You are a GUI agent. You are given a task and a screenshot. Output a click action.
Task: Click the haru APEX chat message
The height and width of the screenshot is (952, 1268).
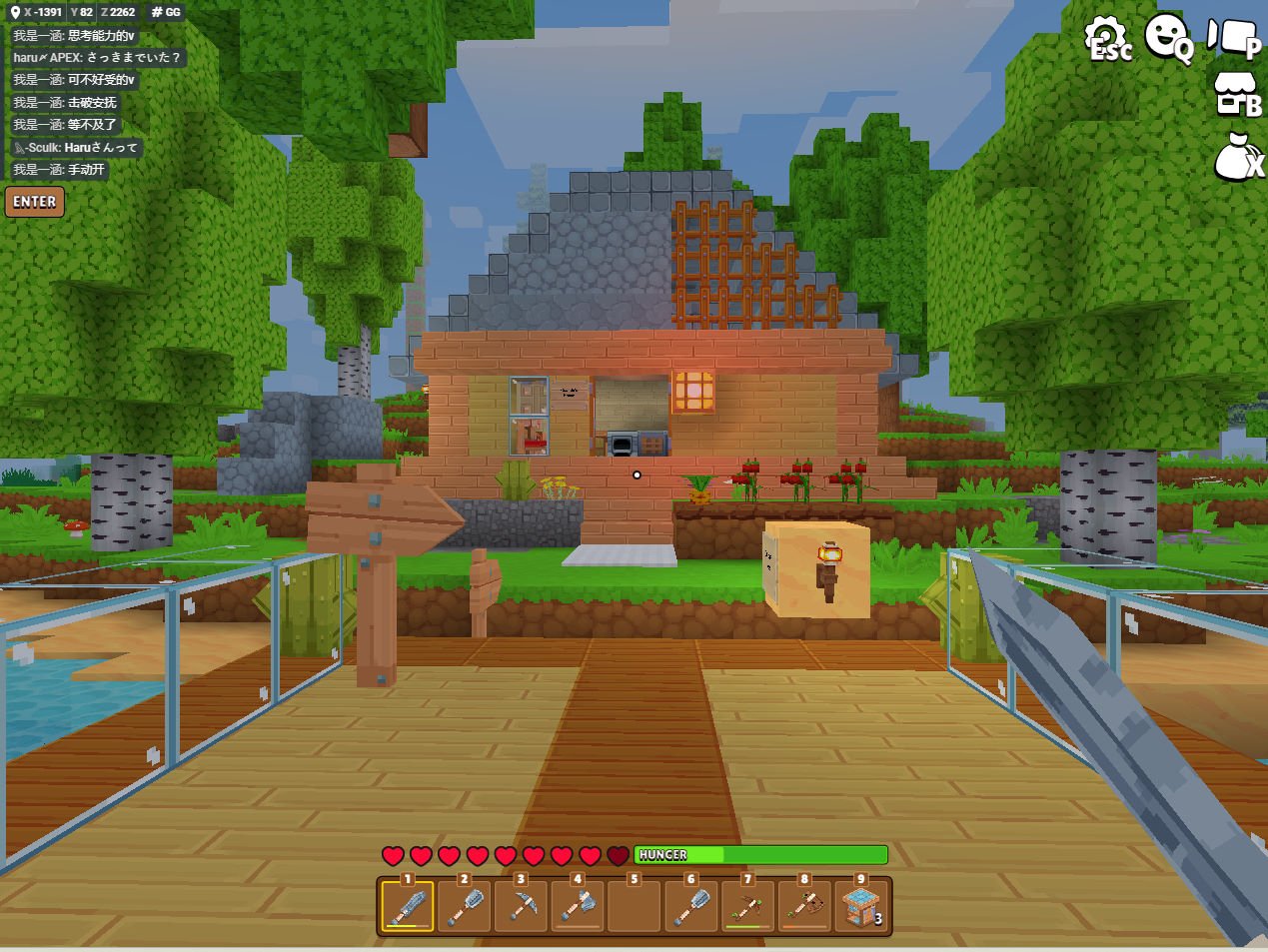click(x=97, y=58)
